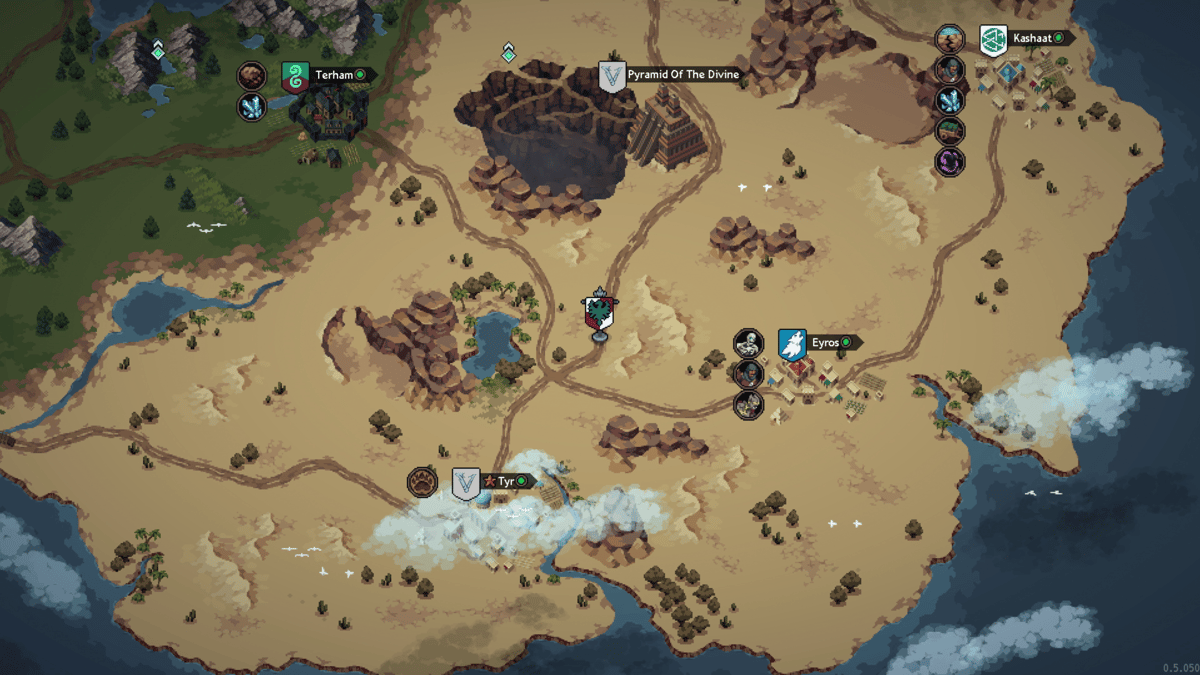Click the Kashaat green knot emblem shield
The width and height of the screenshot is (1200, 675).
pyautogui.click(x=992, y=39)
